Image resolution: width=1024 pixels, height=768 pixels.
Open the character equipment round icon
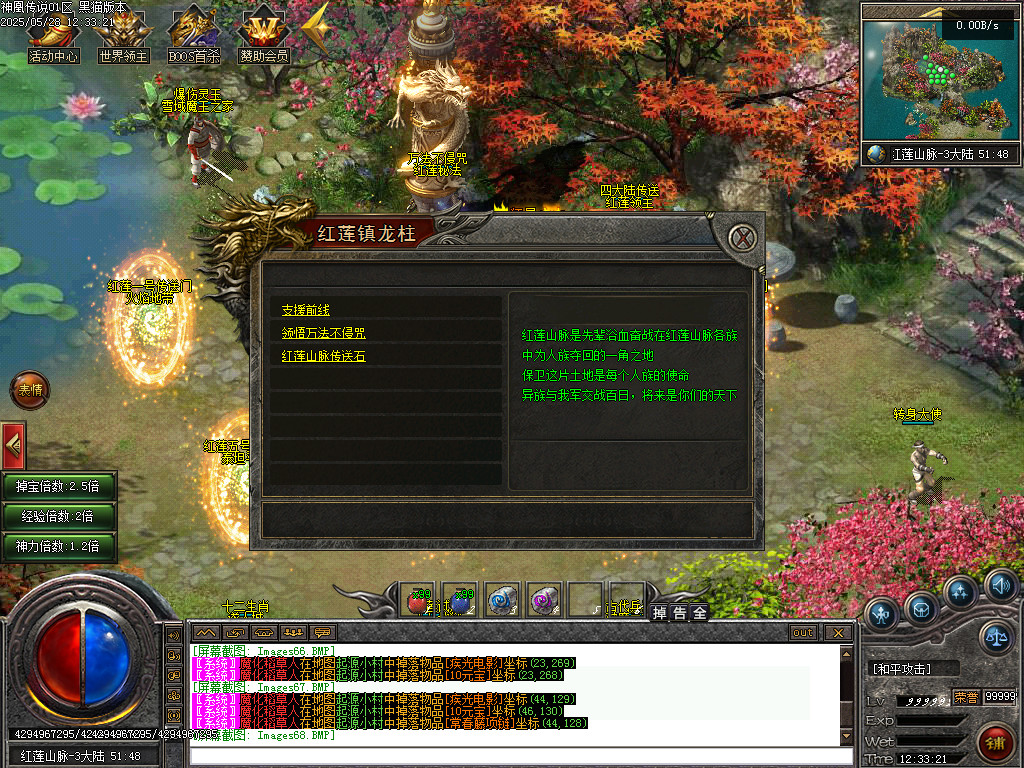(882, 612)
